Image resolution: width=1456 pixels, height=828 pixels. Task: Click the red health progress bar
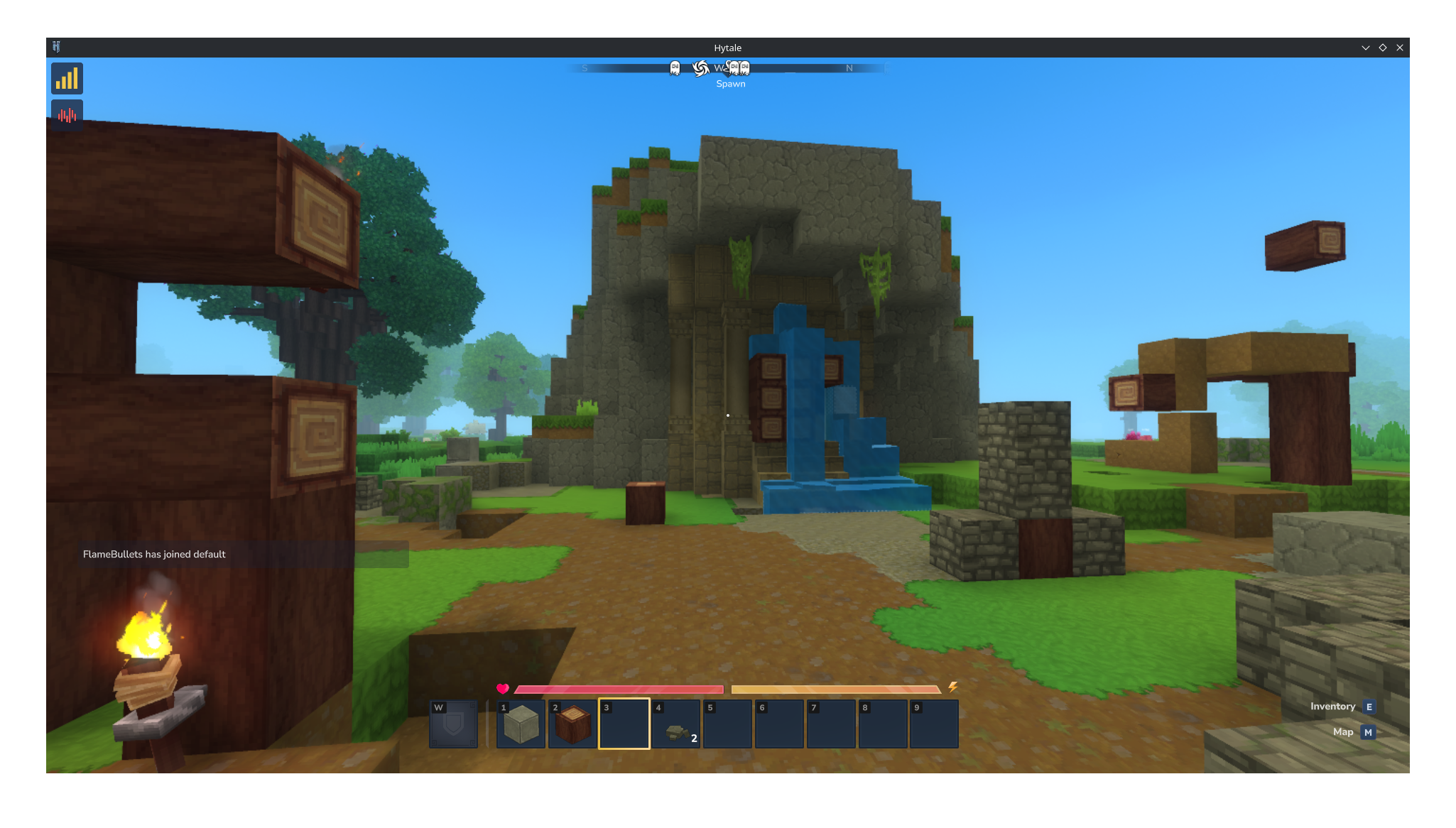pyautogui.click(x=618, y=690)
